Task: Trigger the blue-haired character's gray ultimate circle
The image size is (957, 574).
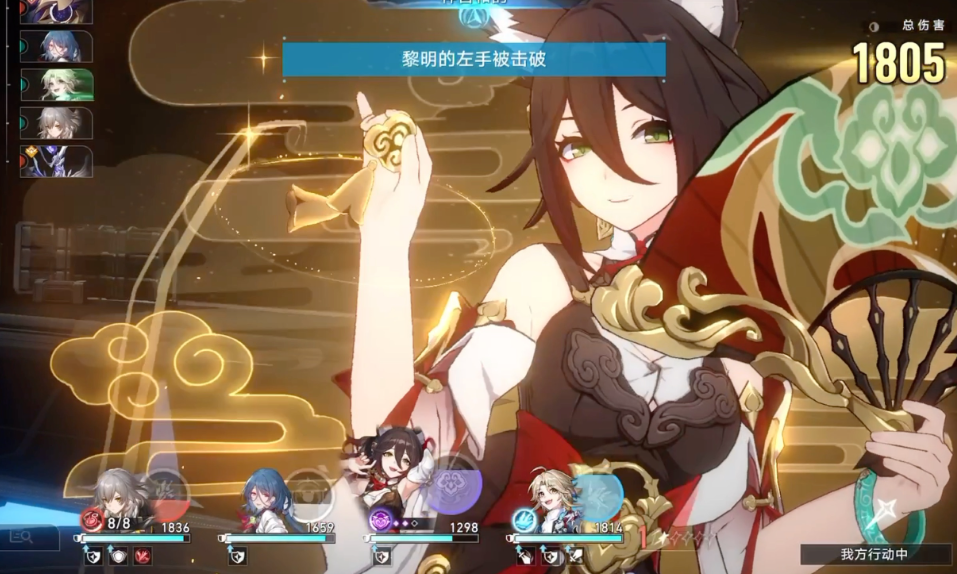Action: click(x=309, y=491)
